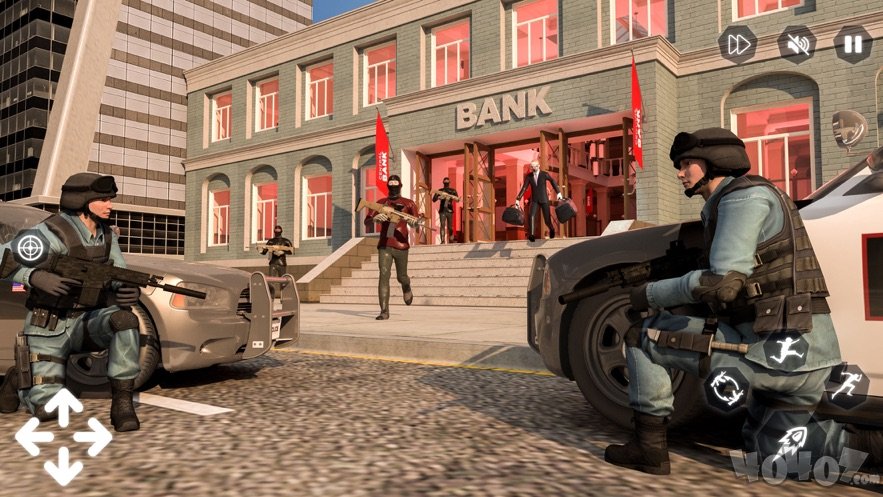This screenshot has width=883, height=497.
Task: Click the translucent shield badge icon
Action: 849,129
